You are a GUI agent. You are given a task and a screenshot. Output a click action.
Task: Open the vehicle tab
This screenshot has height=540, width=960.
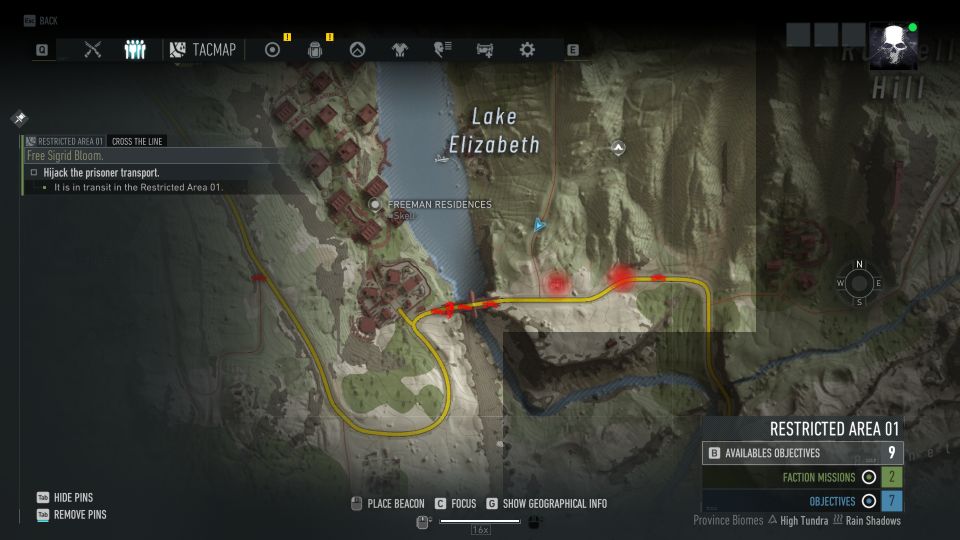tap(485, 49)
